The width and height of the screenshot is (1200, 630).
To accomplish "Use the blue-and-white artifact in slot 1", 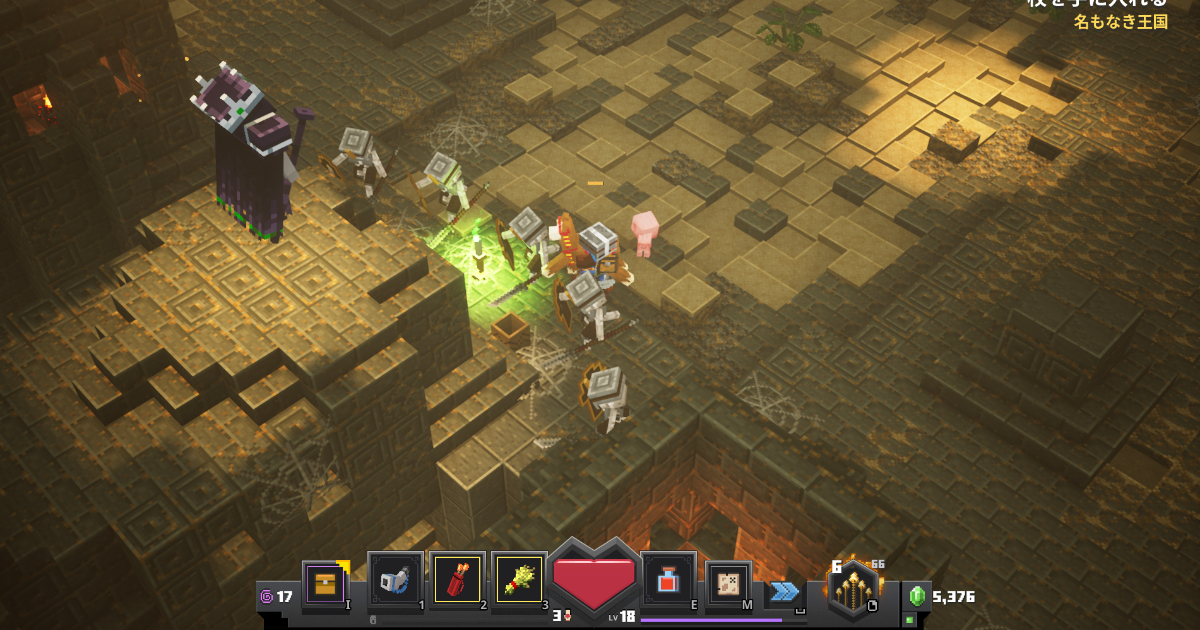I will click(396, 579).
